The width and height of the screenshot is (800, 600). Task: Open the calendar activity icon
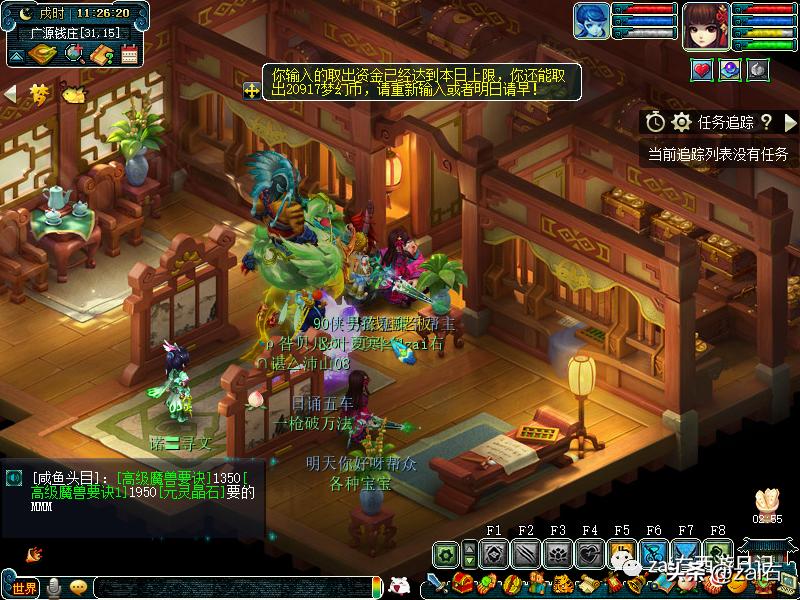[129, 54]
